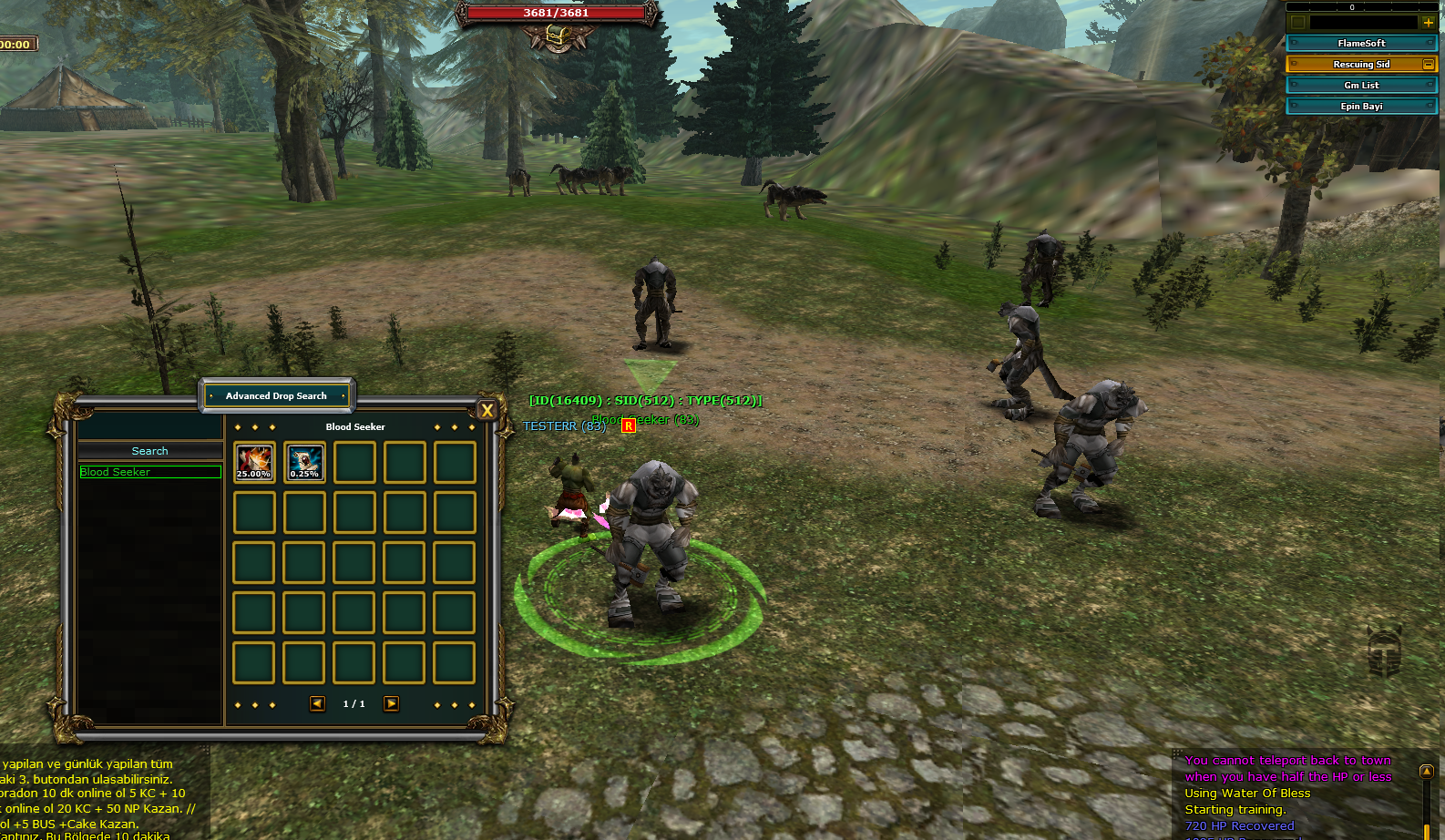Open the Epin Bayi shop button
The height and width of the screenshot is (840, 1445).
pyautogui.click(x=1361, y=106)
